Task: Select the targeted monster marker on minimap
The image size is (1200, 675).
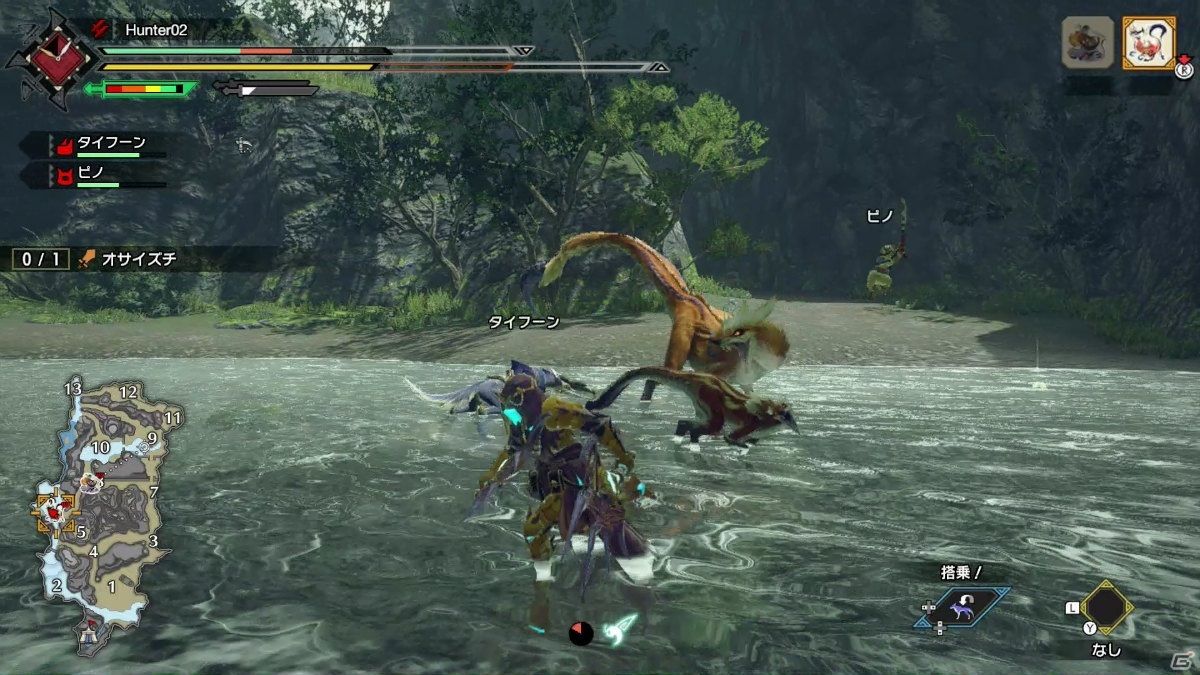Action: (x=51, y=511)
